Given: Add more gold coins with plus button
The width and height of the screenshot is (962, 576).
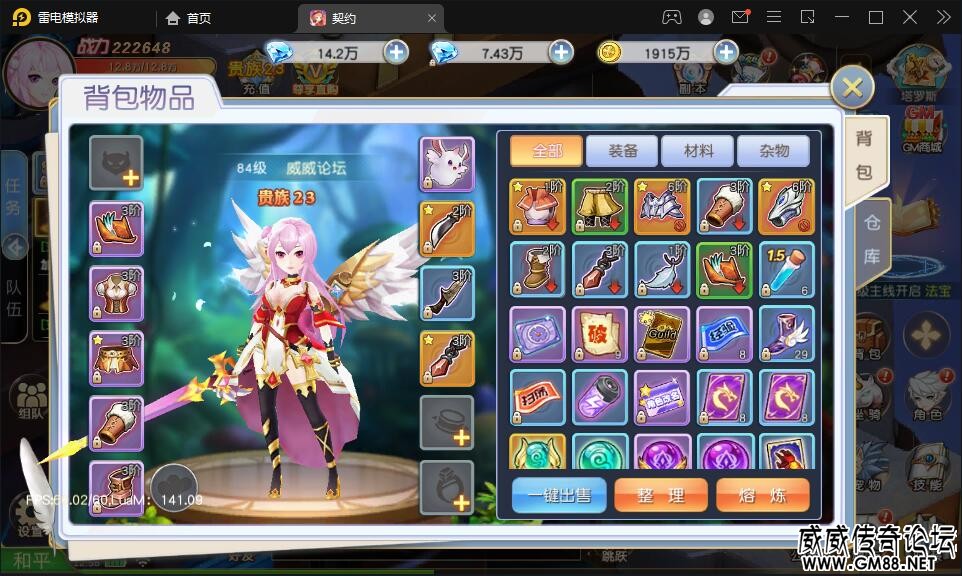Looking at the screenshot, I should point(725,53).
